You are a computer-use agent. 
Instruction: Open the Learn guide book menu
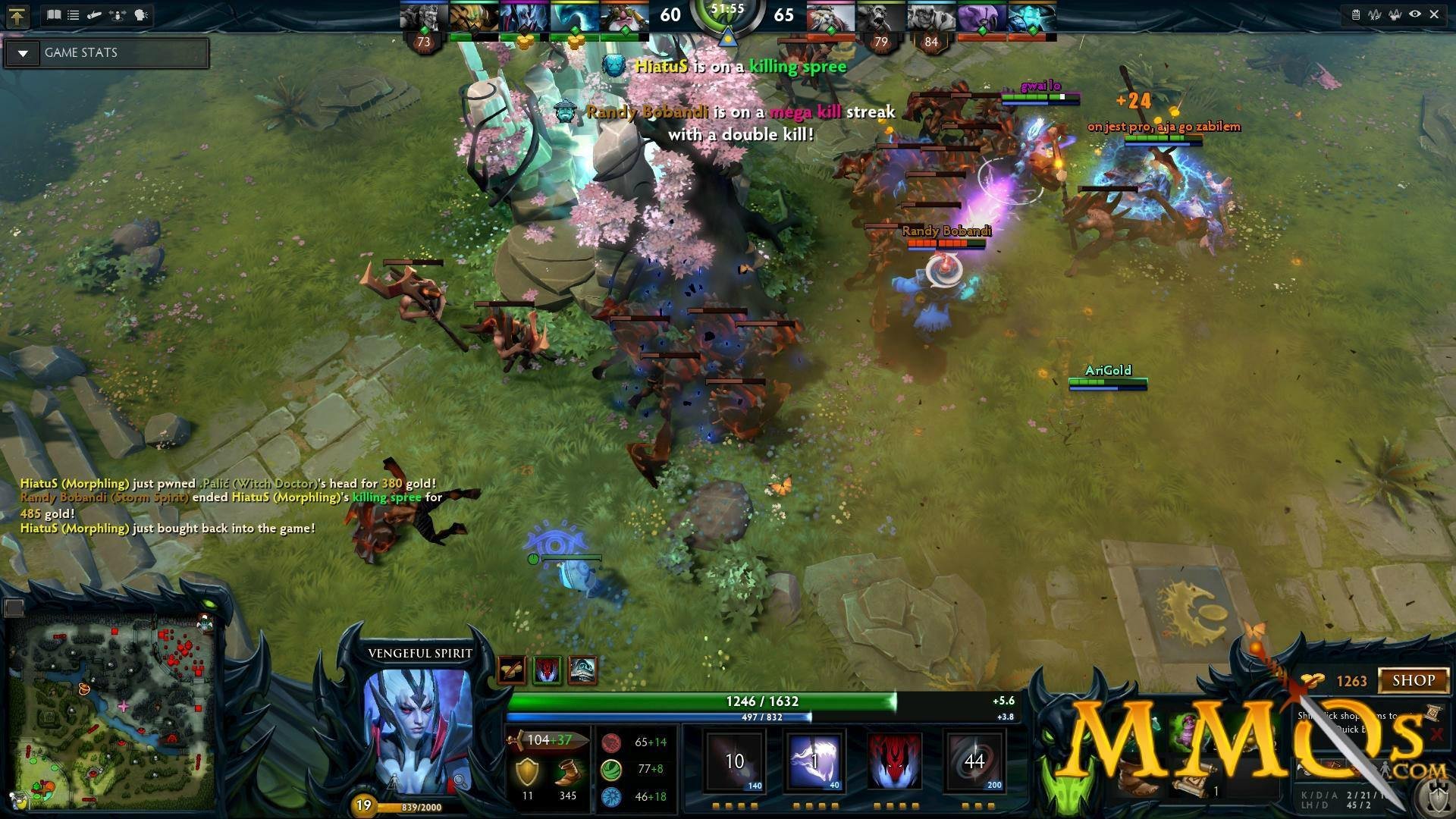pos(54,15)
